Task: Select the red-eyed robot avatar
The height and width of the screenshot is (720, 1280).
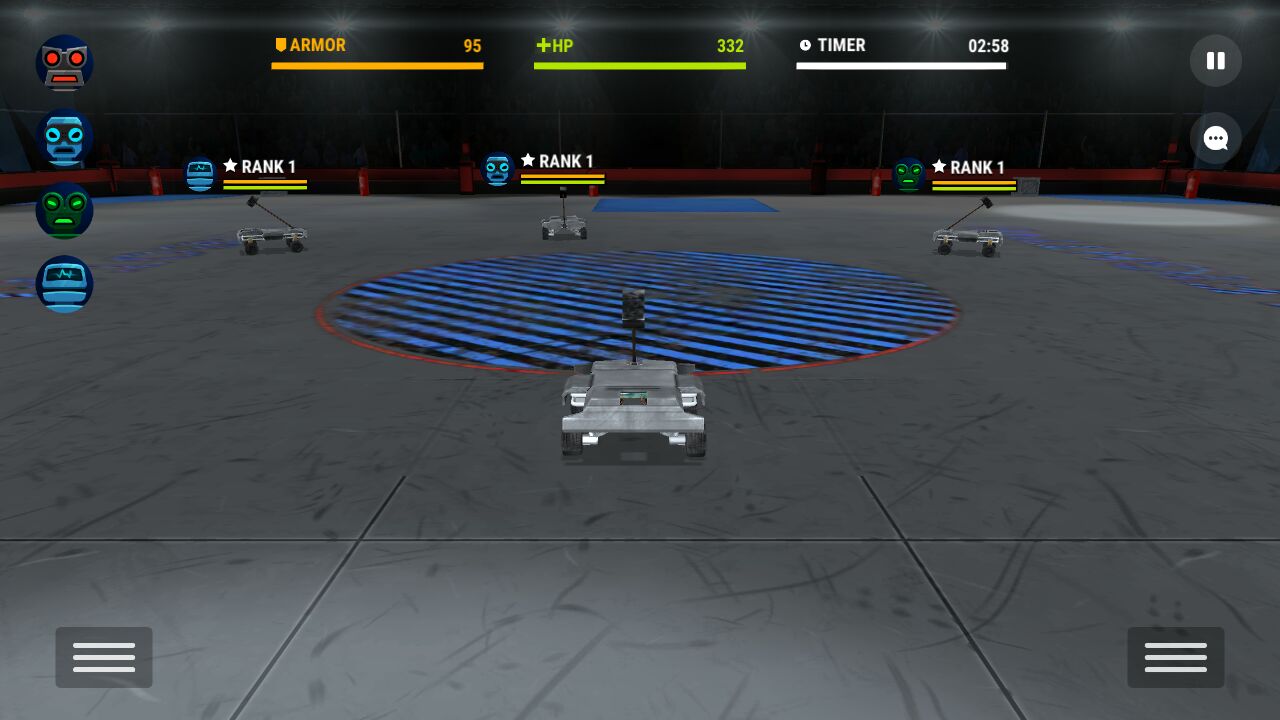Action: click(65, 63)
